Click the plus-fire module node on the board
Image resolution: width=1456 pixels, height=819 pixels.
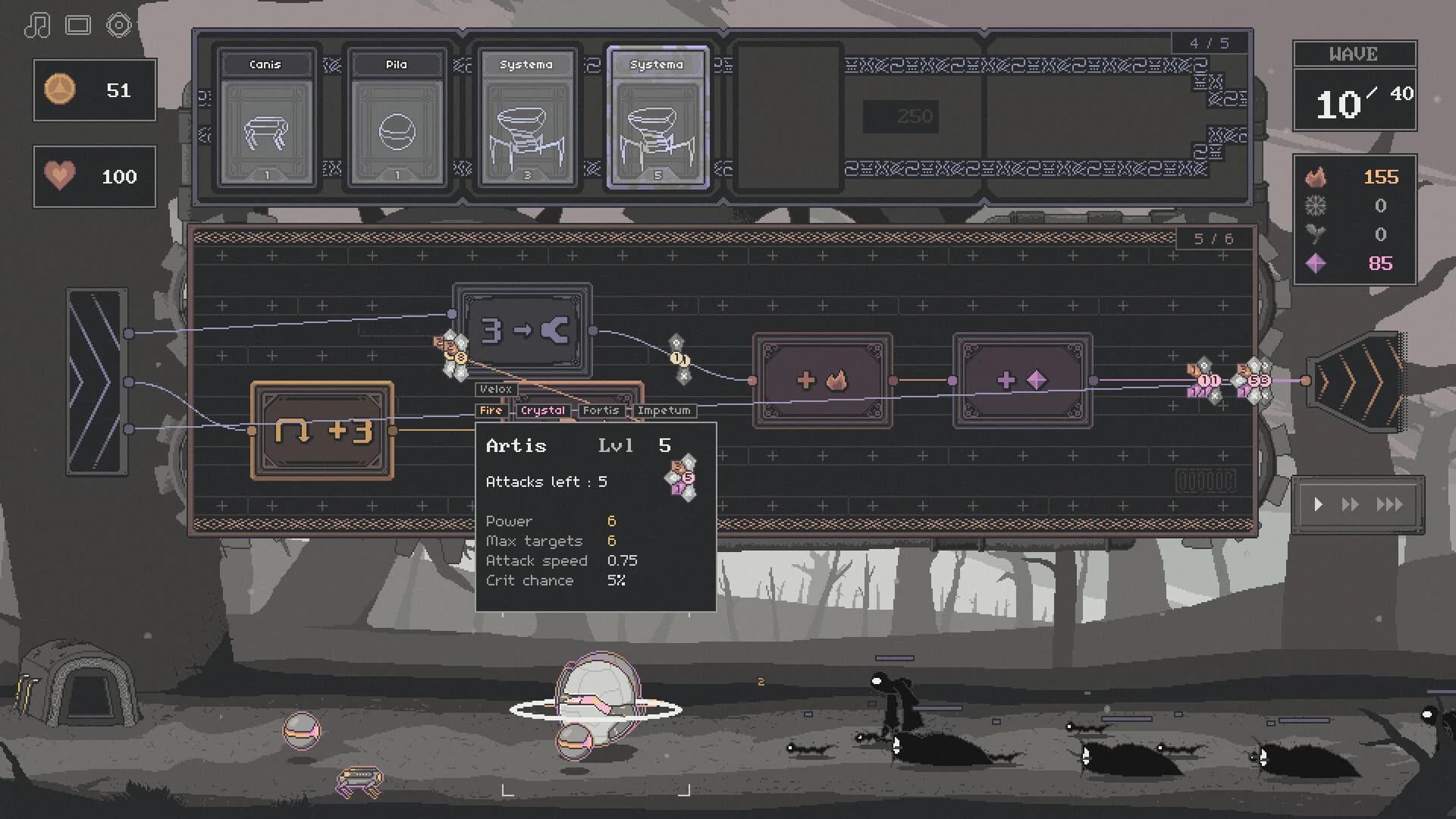tap(821, 380)
